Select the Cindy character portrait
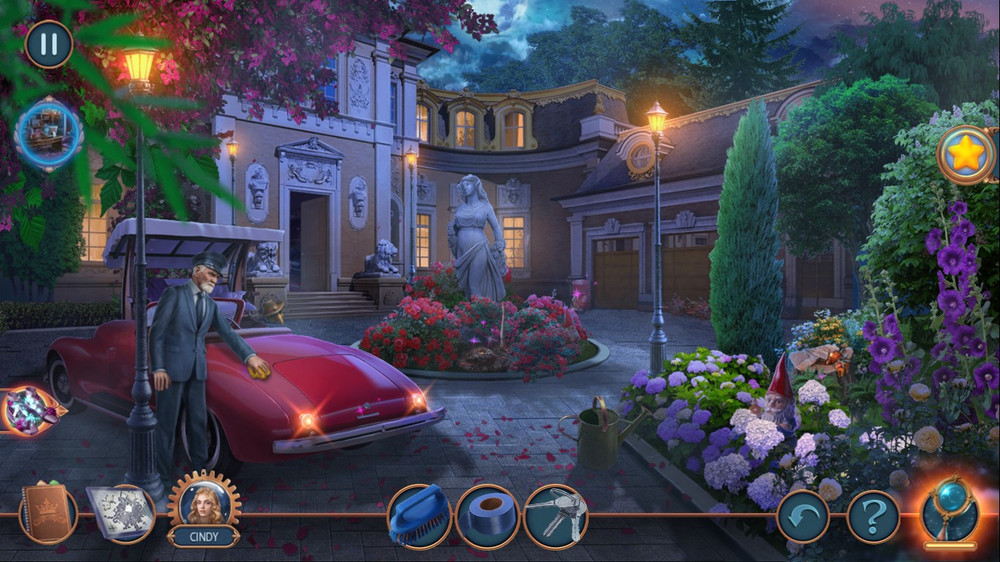The image size is (1000, 562). (203, 503)
